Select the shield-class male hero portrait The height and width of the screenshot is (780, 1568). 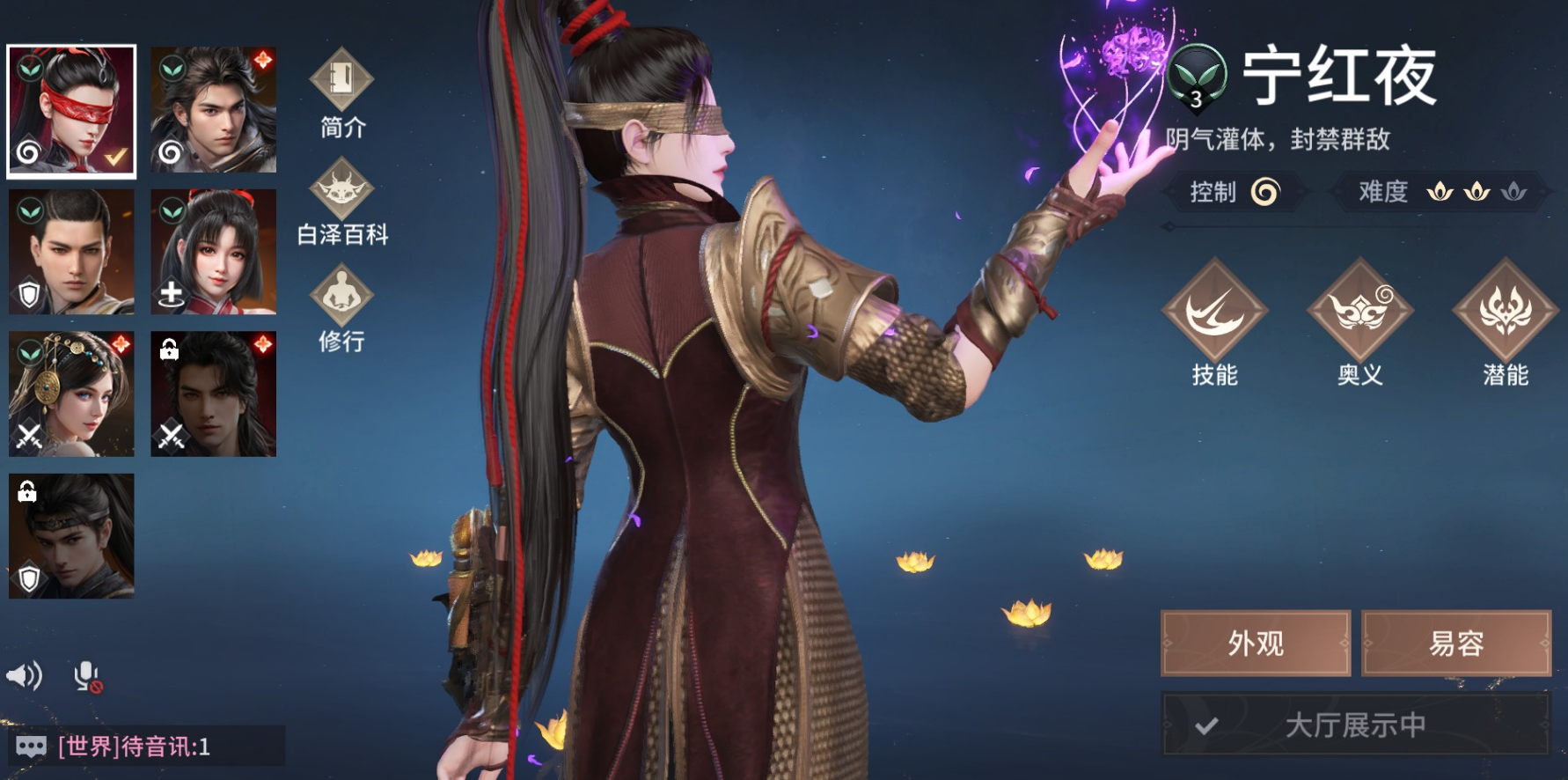pyautogui.click(x=71, y=253)
